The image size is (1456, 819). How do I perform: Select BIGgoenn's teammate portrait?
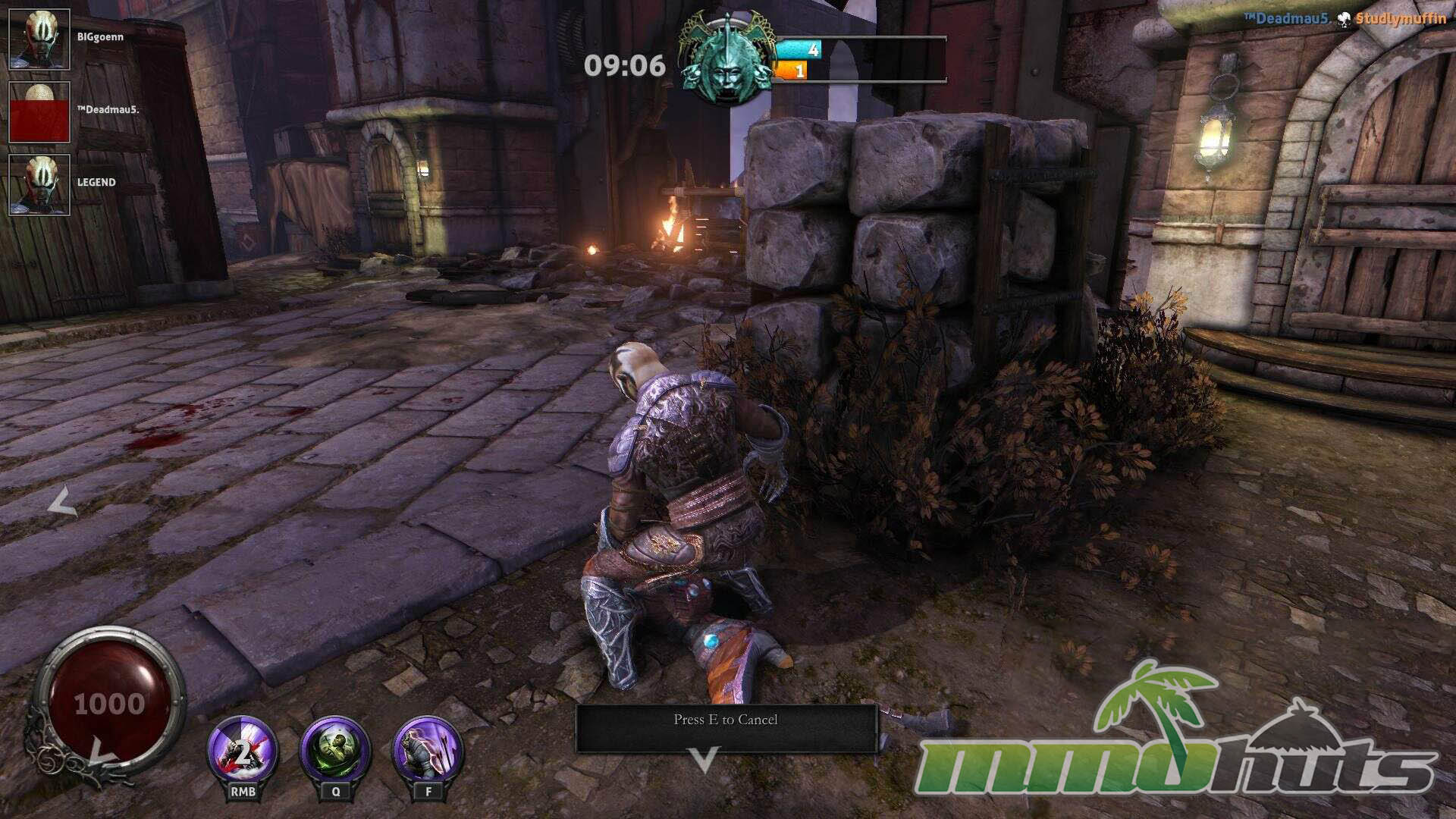click(39, 39)
